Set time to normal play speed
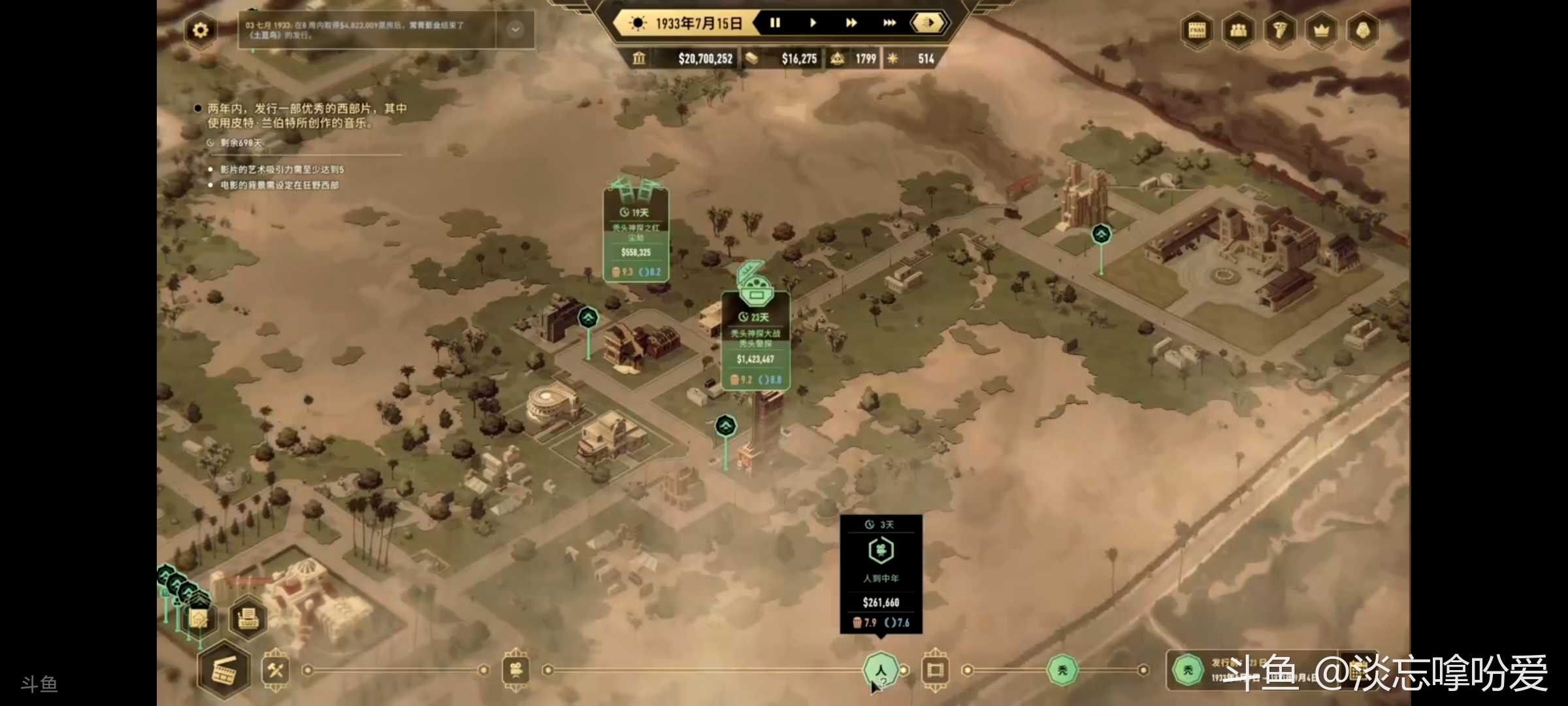 (813, 23)
